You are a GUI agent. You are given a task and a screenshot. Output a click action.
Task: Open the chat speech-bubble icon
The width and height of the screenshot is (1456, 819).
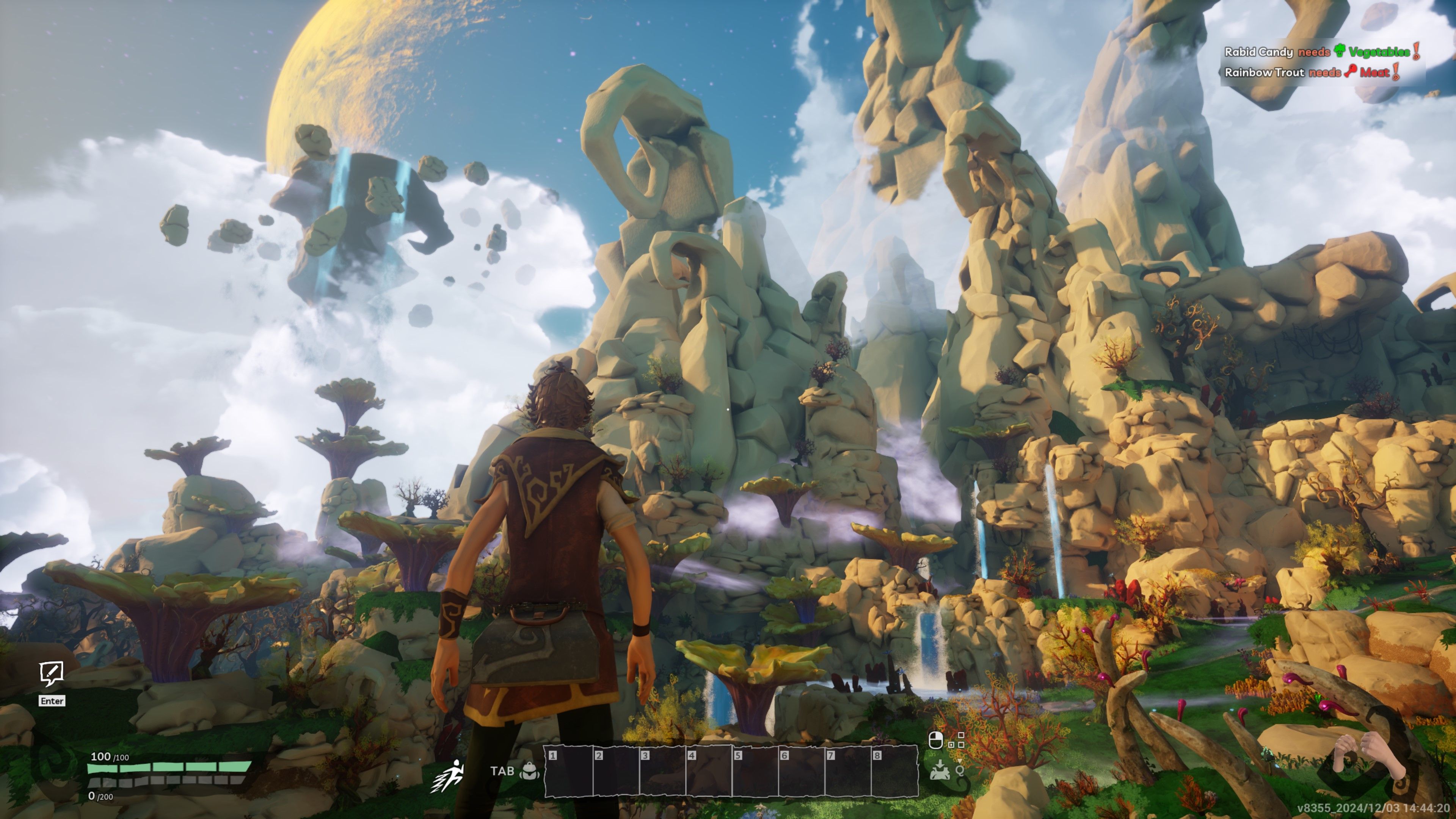[x=52, y=673]
